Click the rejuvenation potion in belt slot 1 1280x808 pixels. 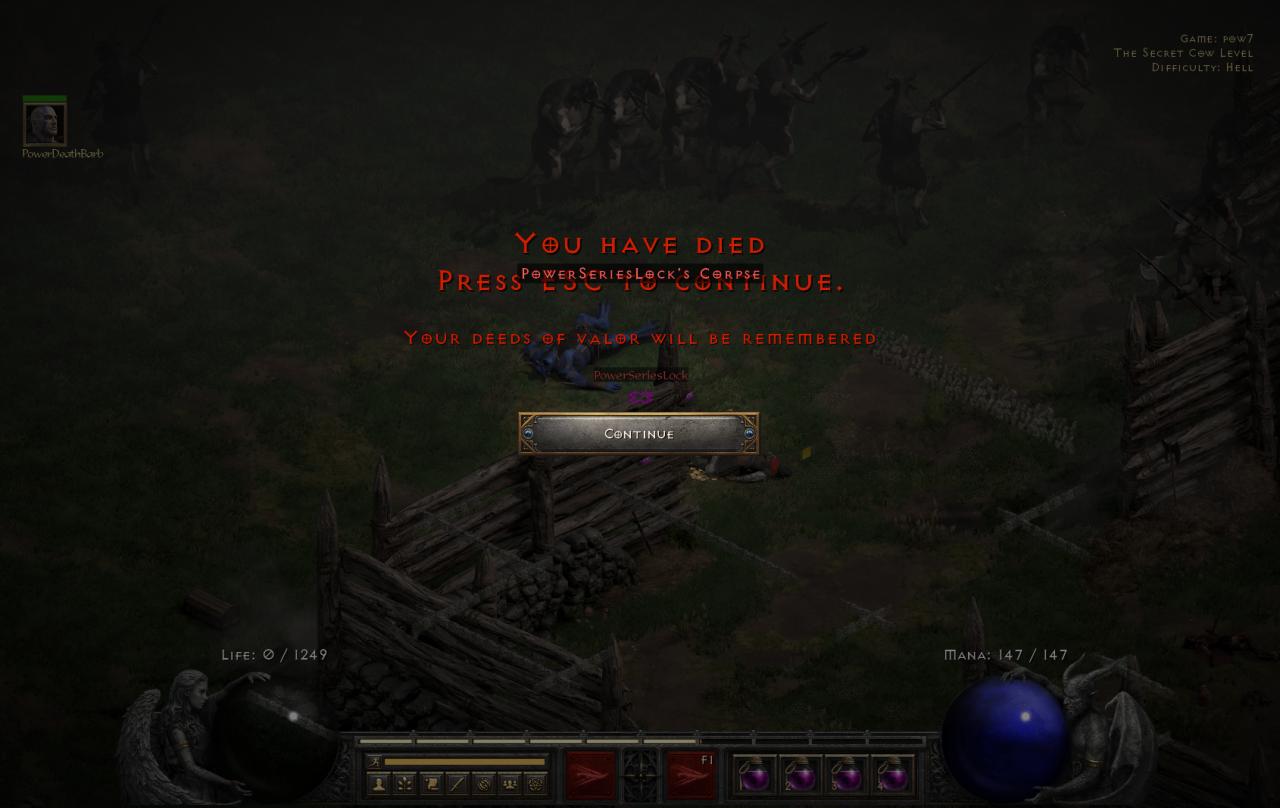click(x=755, y=777)
